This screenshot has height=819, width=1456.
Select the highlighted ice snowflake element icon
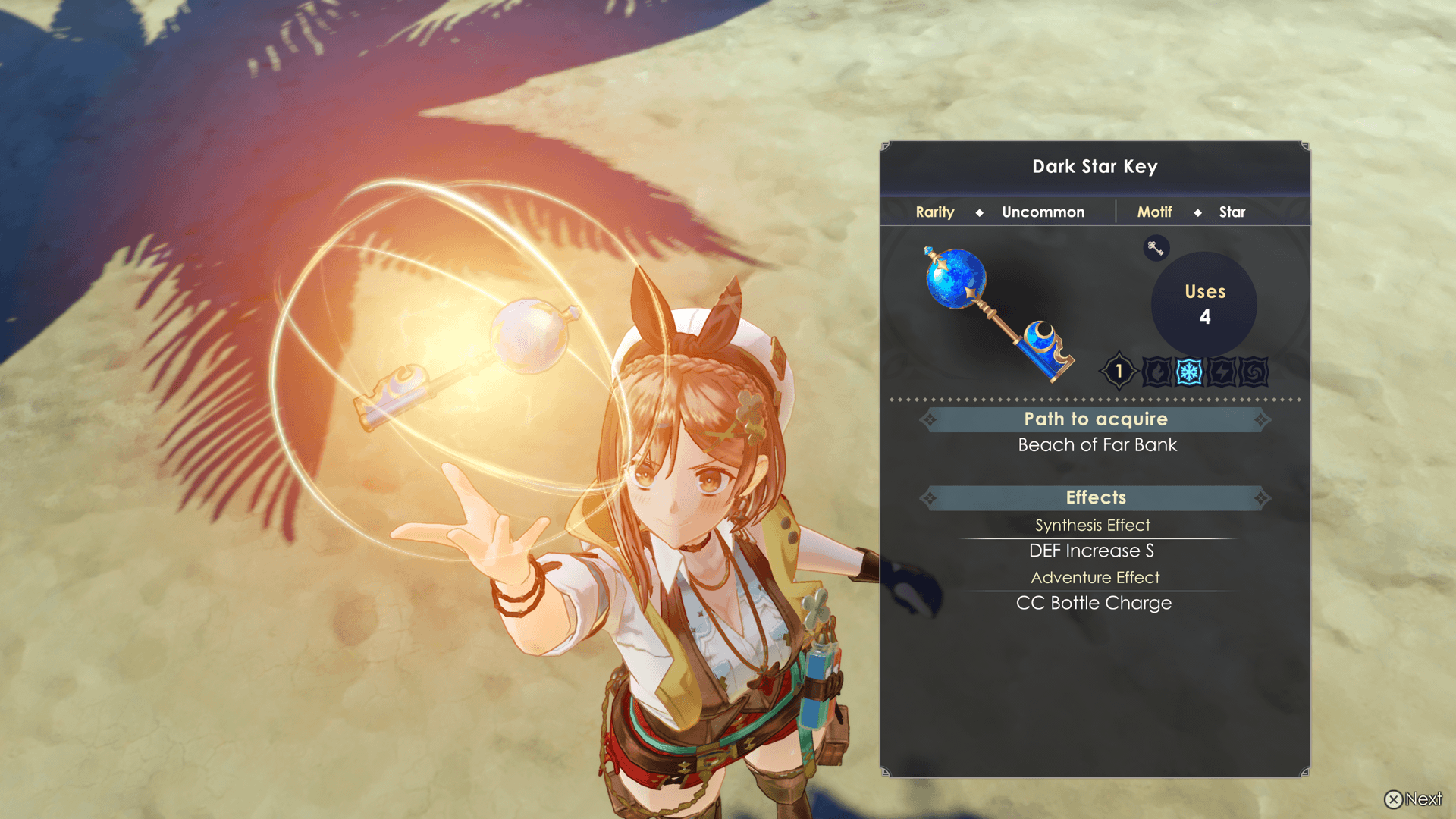(x=1189, y=372)
